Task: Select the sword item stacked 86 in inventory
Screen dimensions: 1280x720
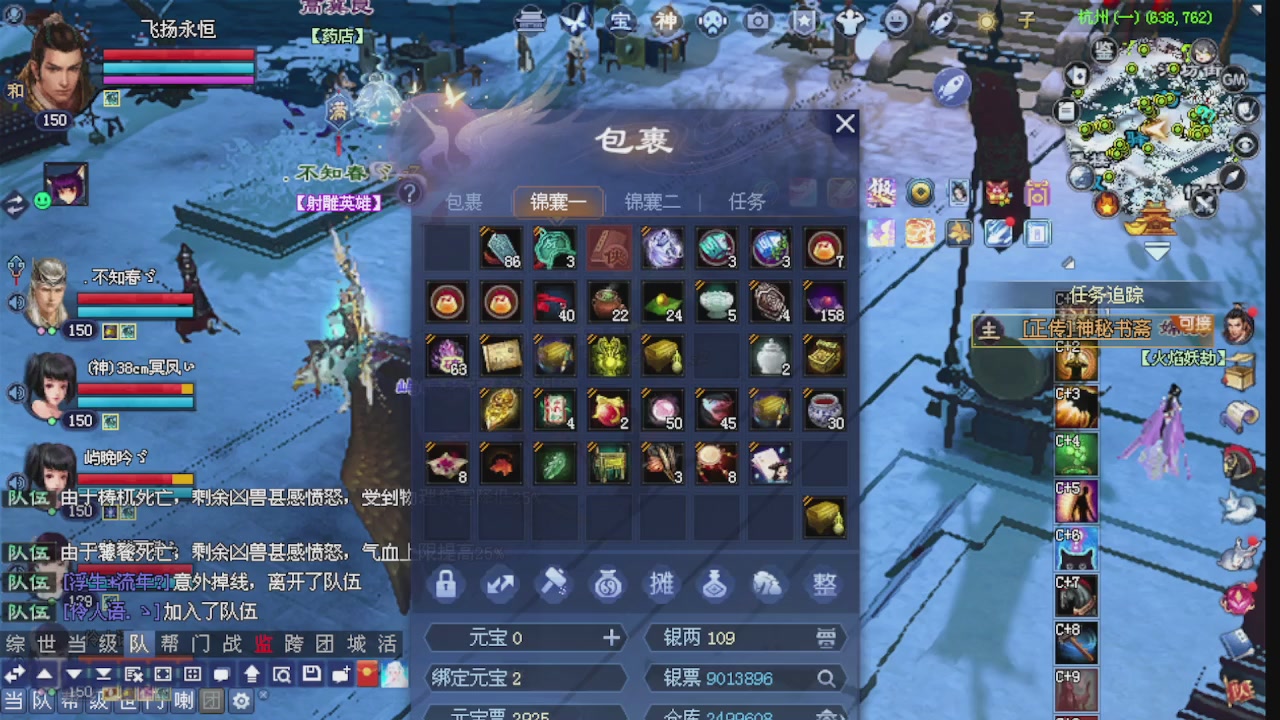Action: point(500,249)
